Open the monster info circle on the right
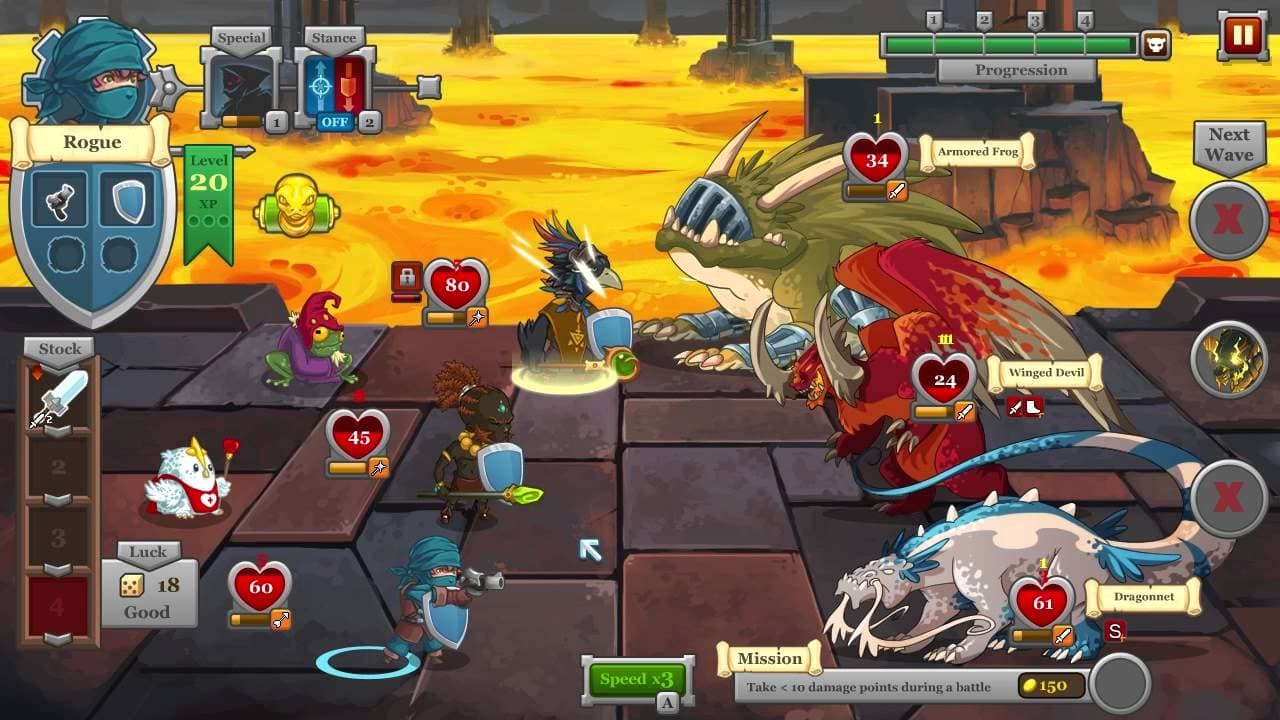1280x720 pixels. click(x=1228, y=357)
